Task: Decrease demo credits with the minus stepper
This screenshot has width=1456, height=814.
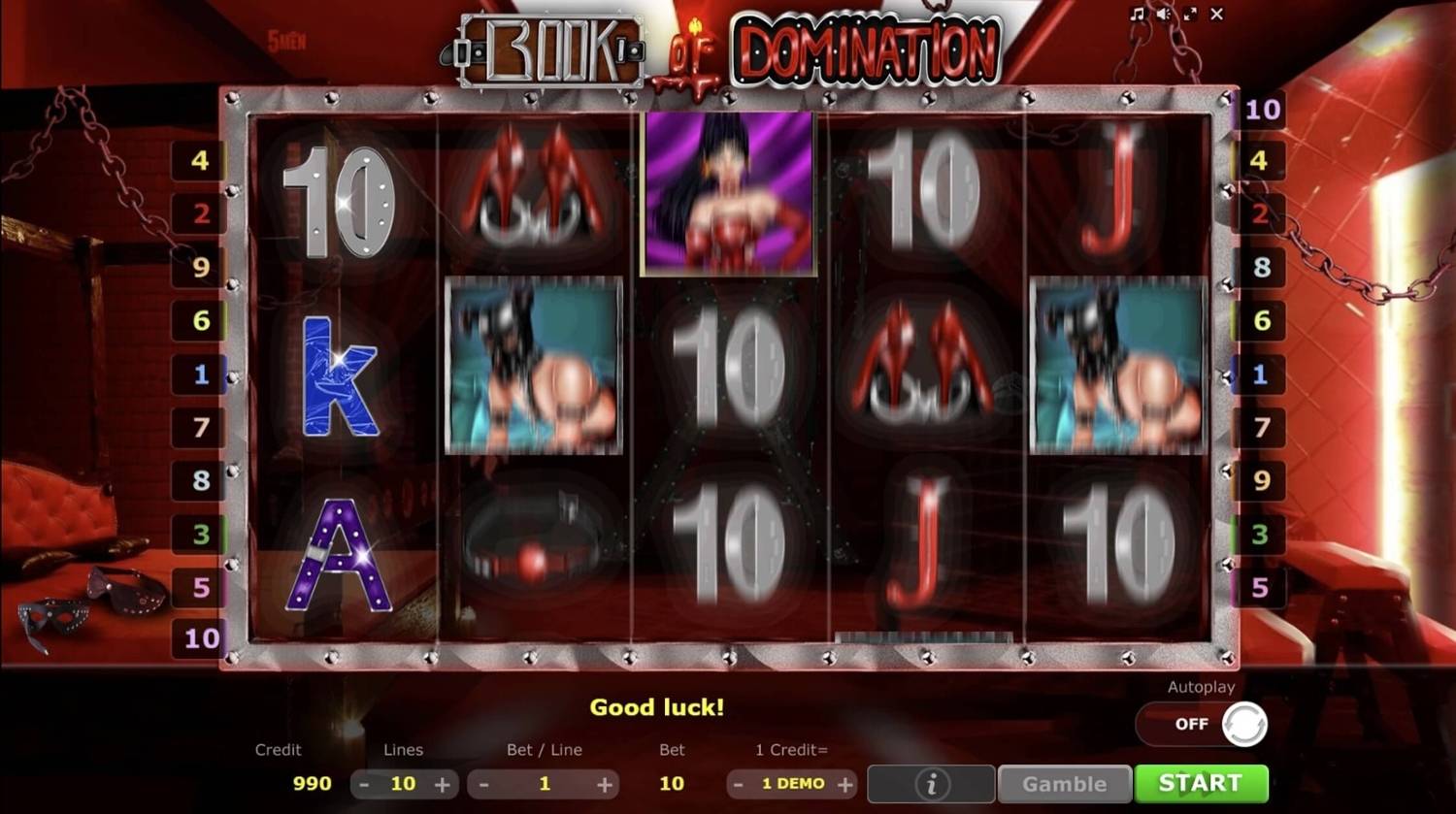Action: pyautogui.click(x=737, y=784)
